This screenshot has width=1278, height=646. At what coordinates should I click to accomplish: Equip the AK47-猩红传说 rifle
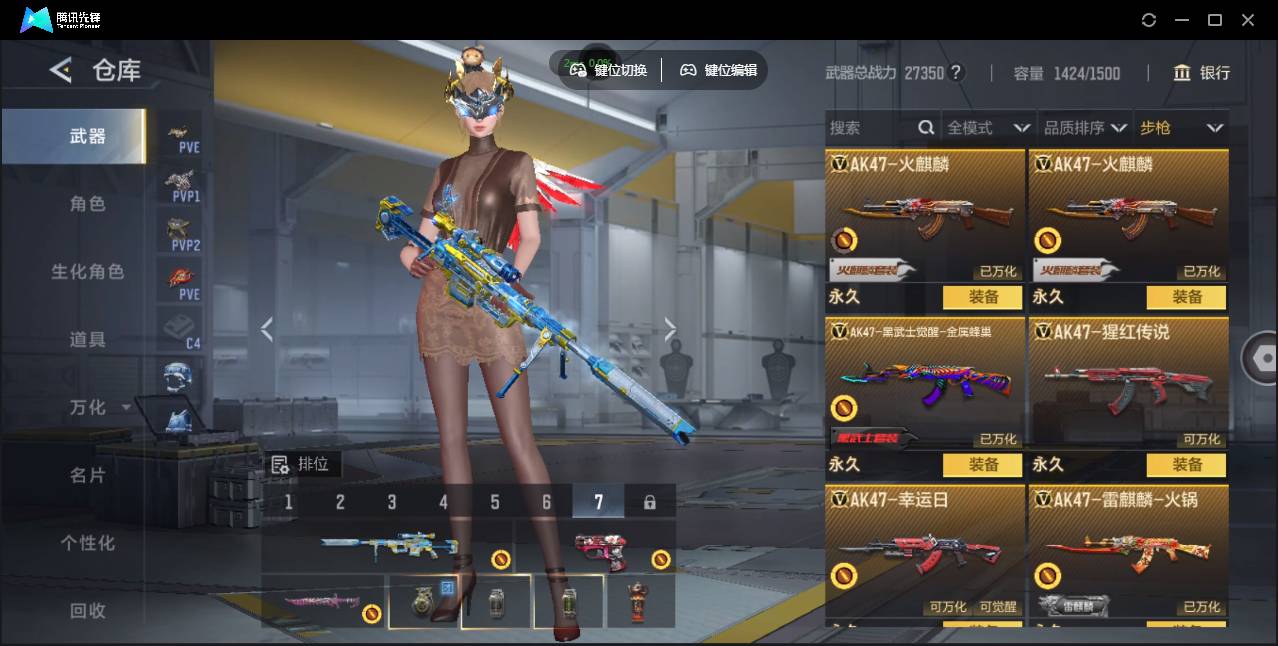[x=1187, y=465]
